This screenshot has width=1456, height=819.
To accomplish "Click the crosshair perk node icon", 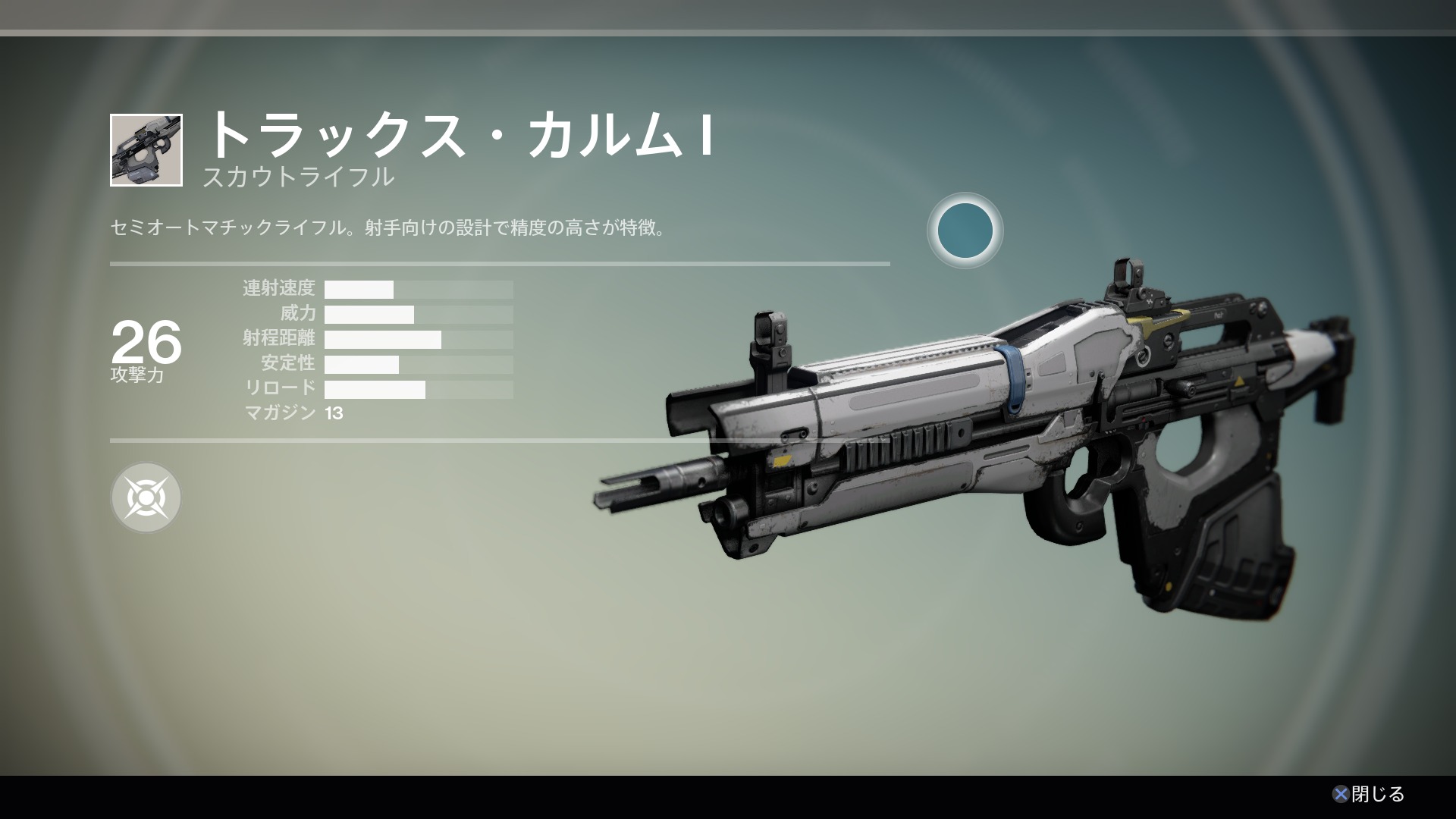I will (x=146, y=497).
